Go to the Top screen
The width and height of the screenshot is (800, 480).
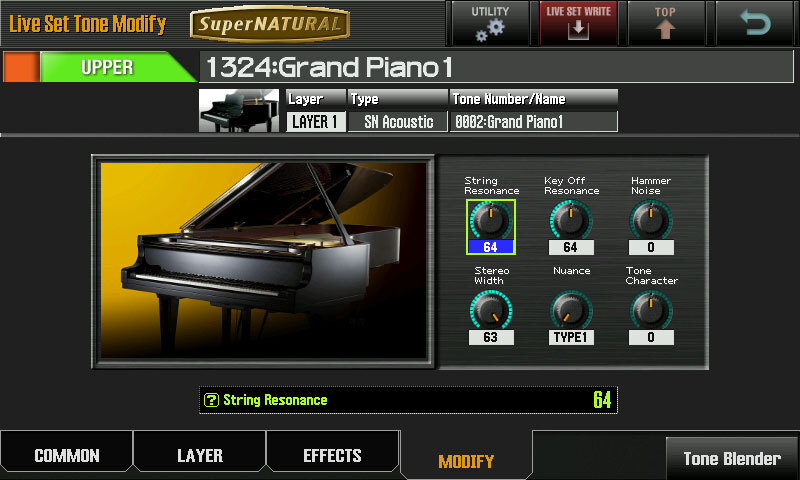pos(665,22)
